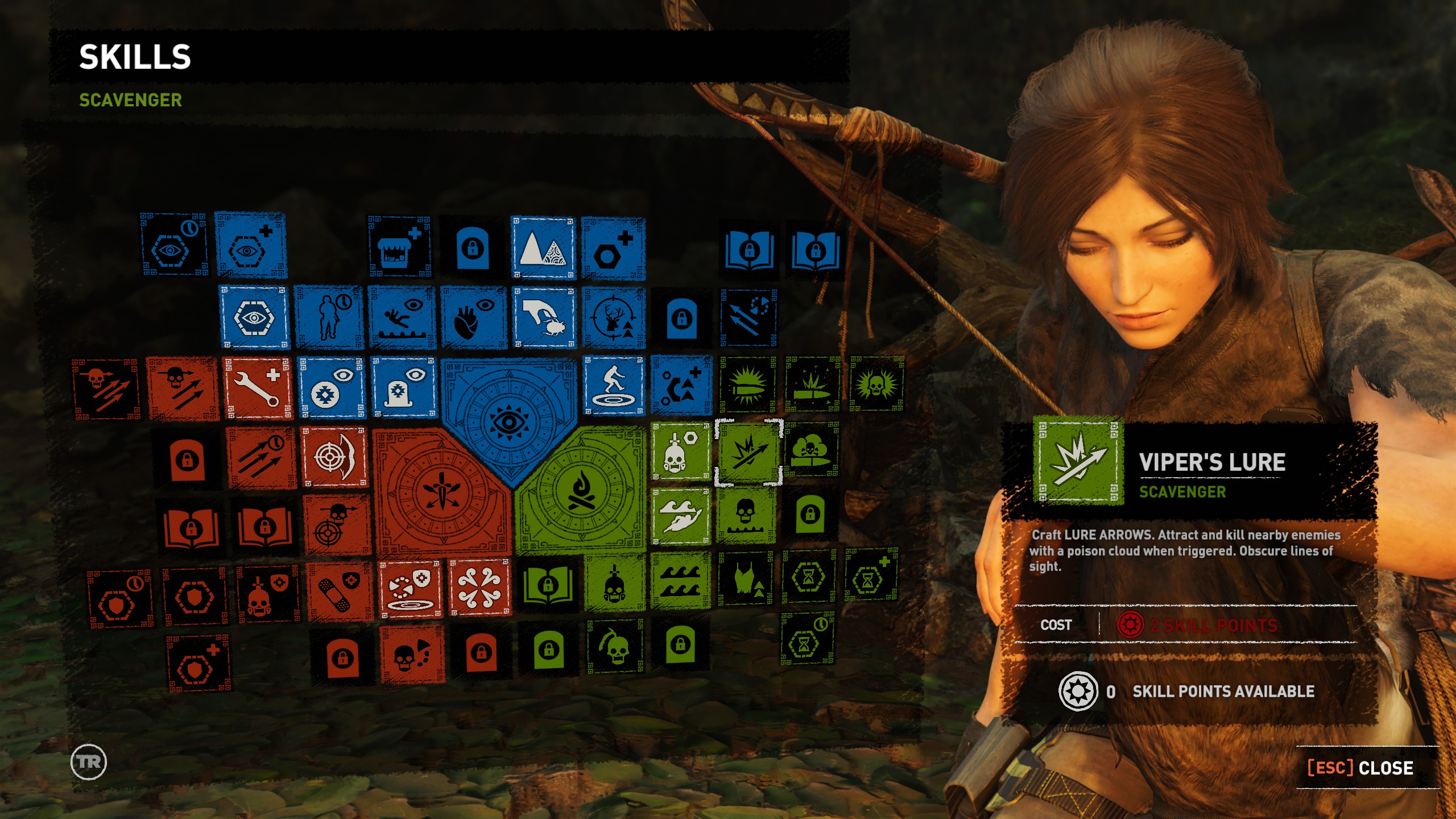The height and width of the screenshot is (819, 1456).
Task: Select the red wrench skill tile
Action: point(257,388)
